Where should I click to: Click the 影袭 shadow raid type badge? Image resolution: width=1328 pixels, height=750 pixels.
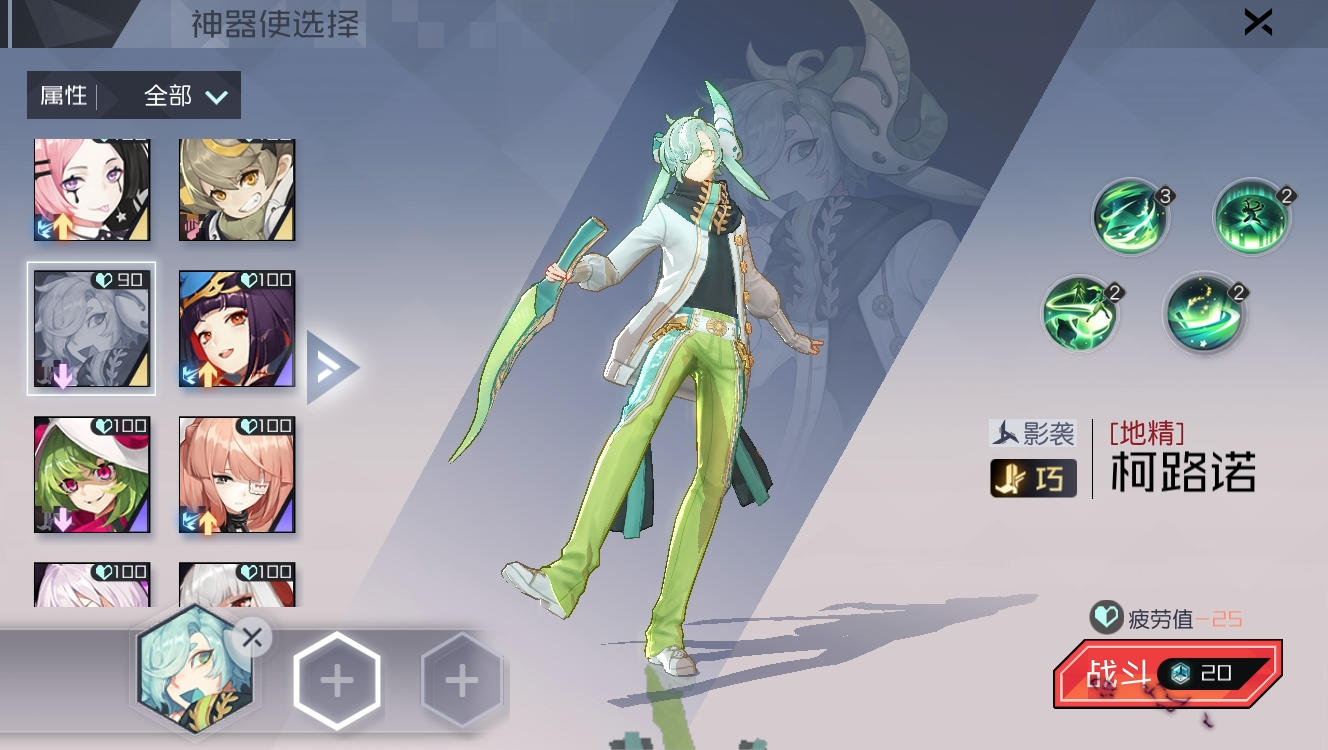point(1032,433)
